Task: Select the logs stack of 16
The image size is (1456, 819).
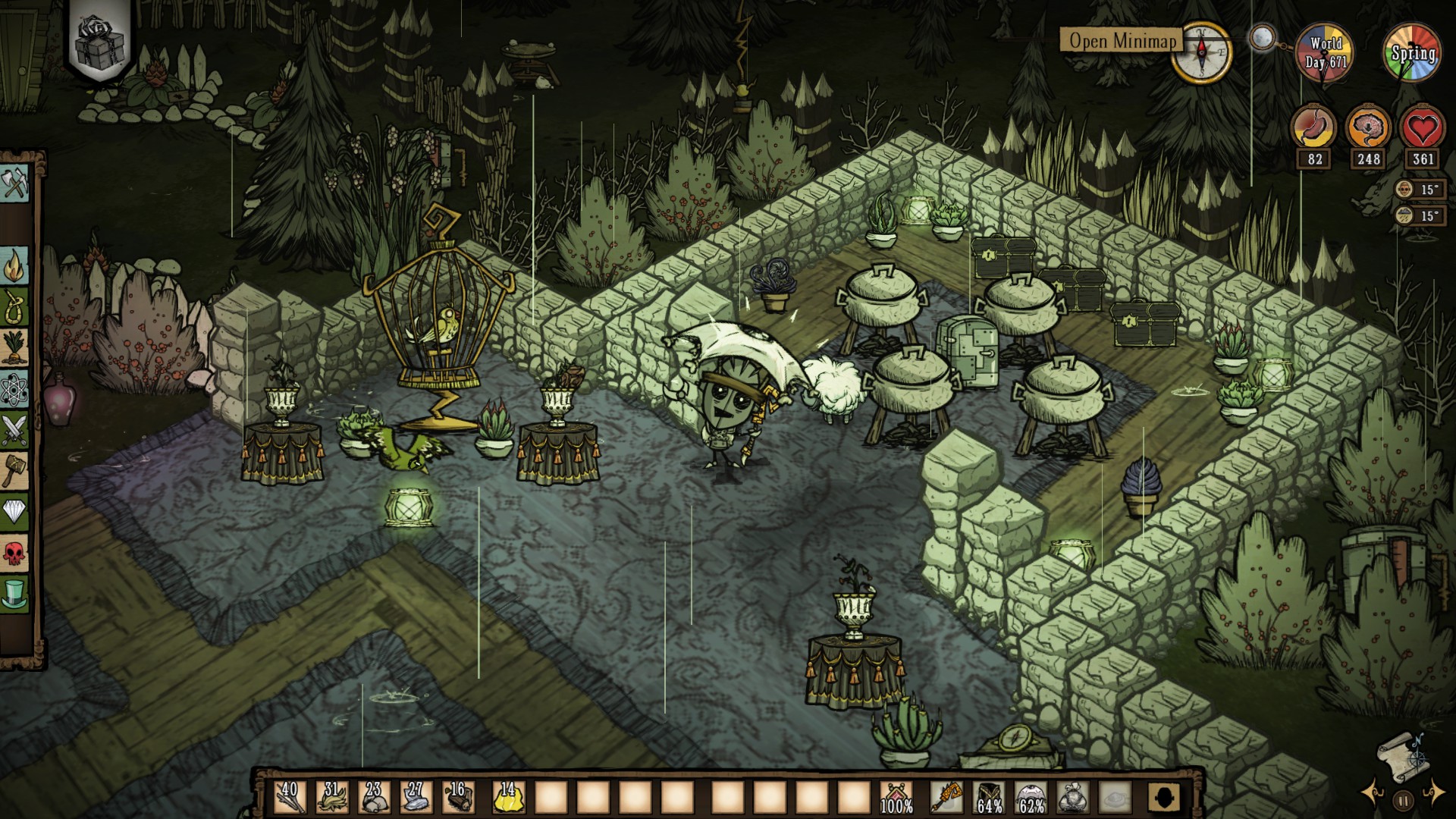Action: [x=458, y=797]
